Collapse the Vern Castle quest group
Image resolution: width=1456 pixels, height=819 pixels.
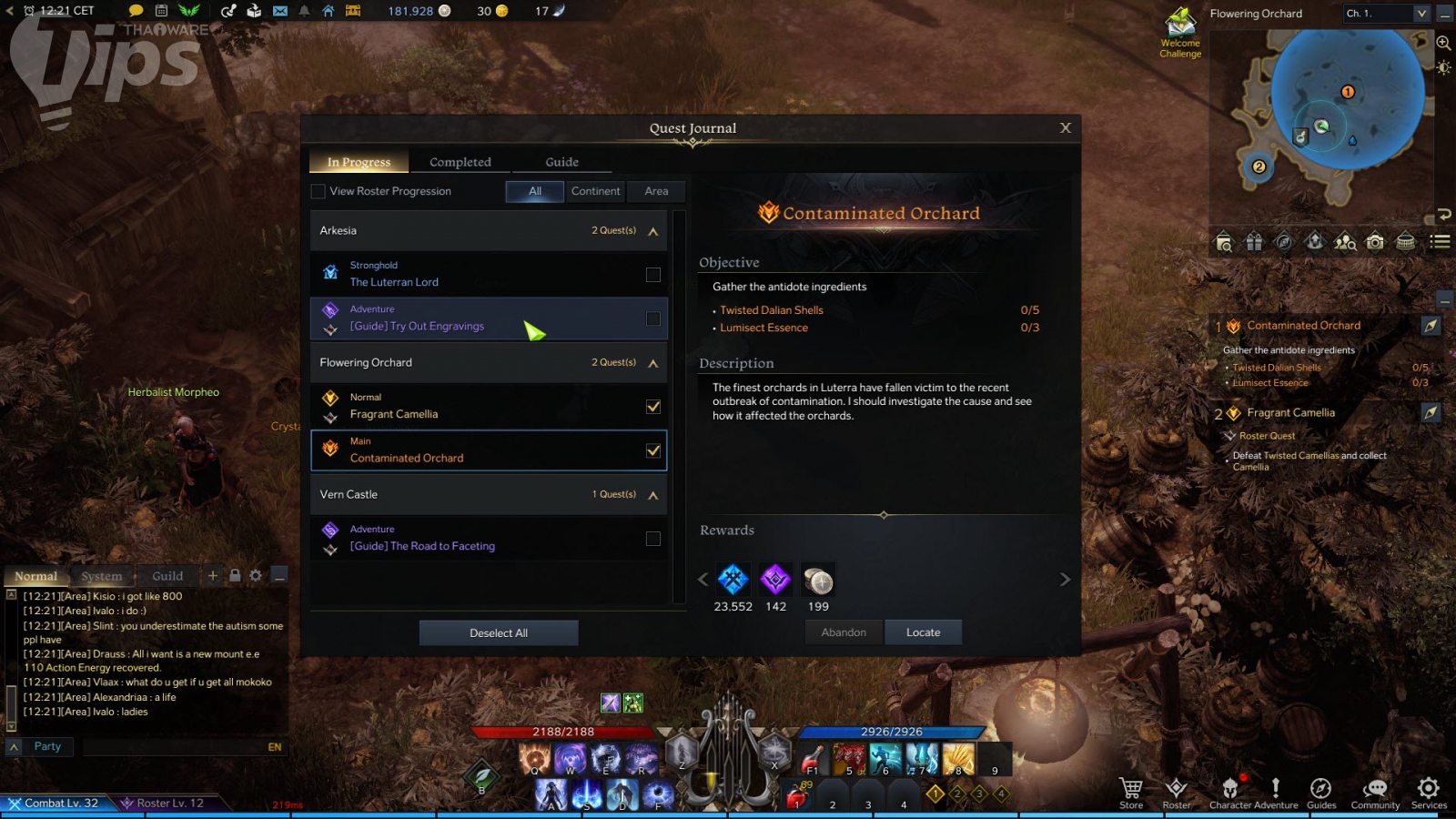click(x=652, y=495)
